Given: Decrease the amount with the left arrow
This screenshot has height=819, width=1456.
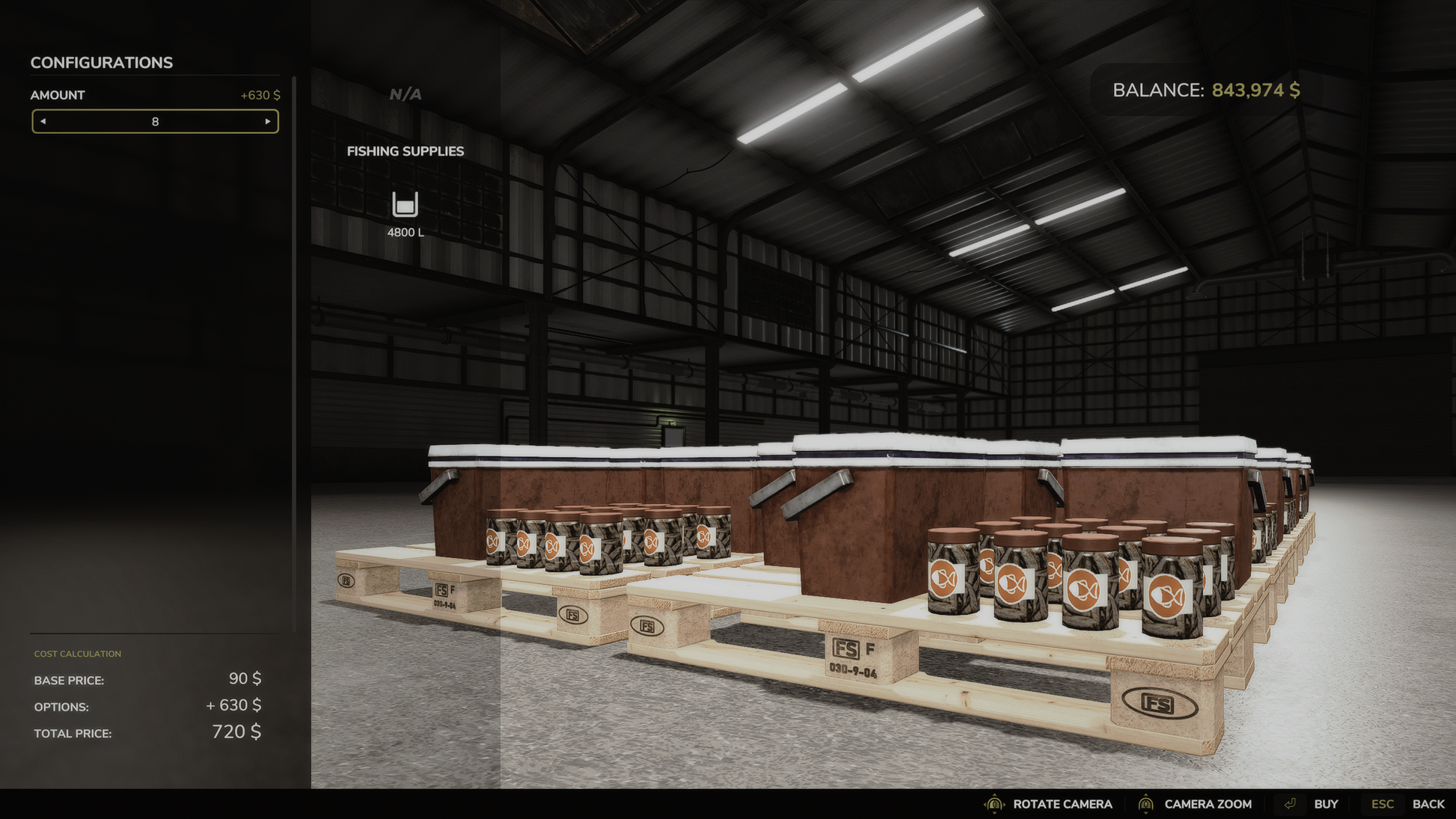Looking at the screenshot, I should pyautogui.click(x=43, y=121).
